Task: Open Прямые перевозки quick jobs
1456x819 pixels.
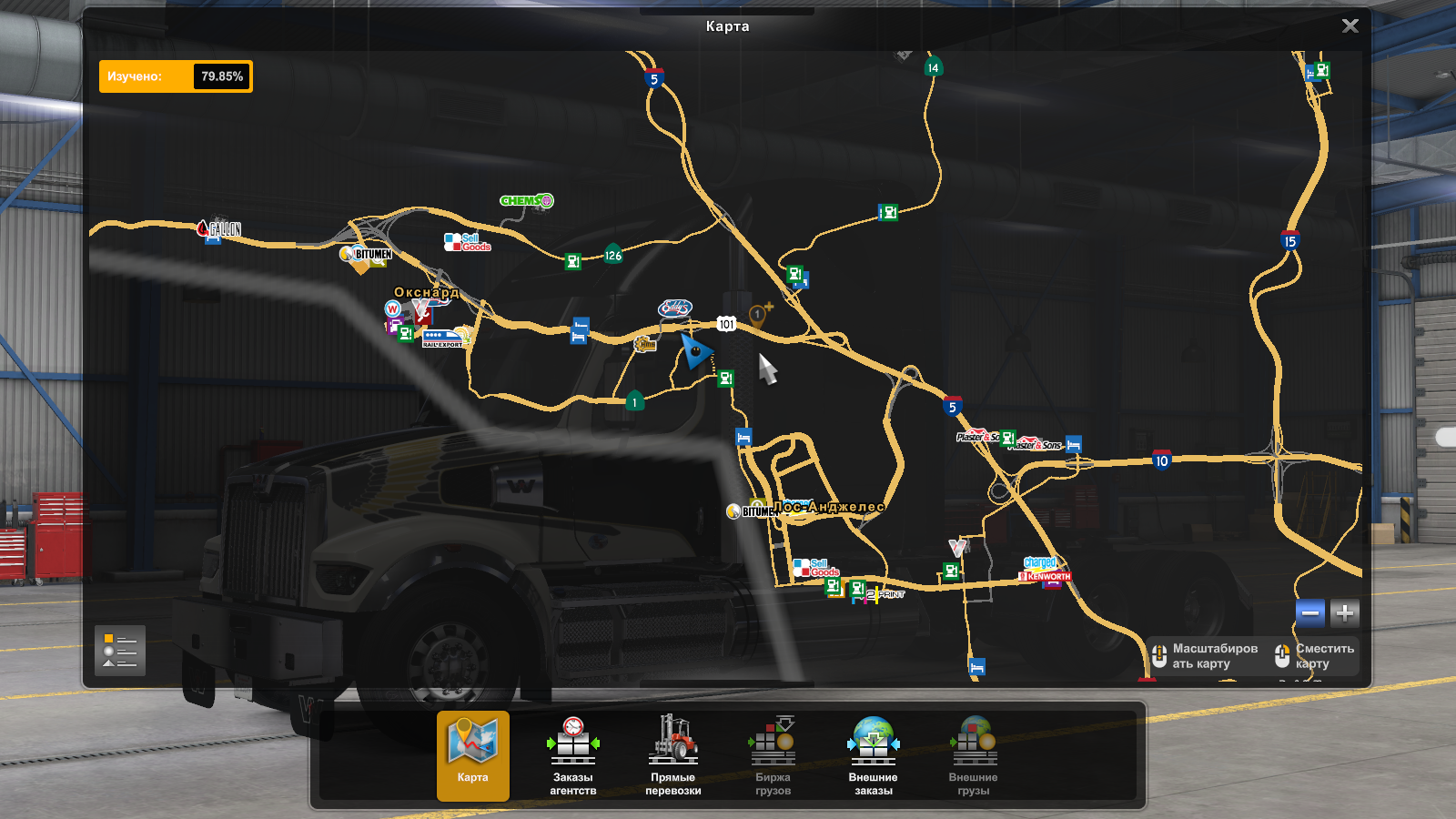Action: coord(672,755)
